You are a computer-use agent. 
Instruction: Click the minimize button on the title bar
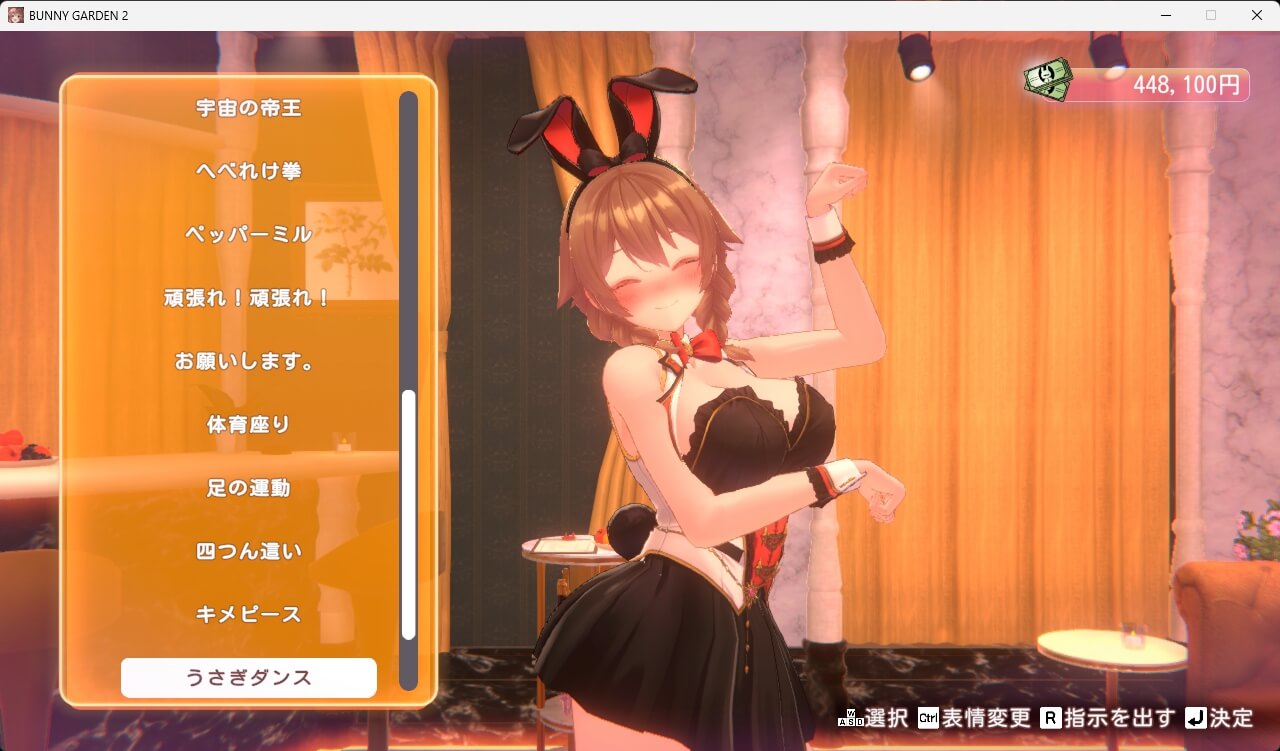[1164, 15]
